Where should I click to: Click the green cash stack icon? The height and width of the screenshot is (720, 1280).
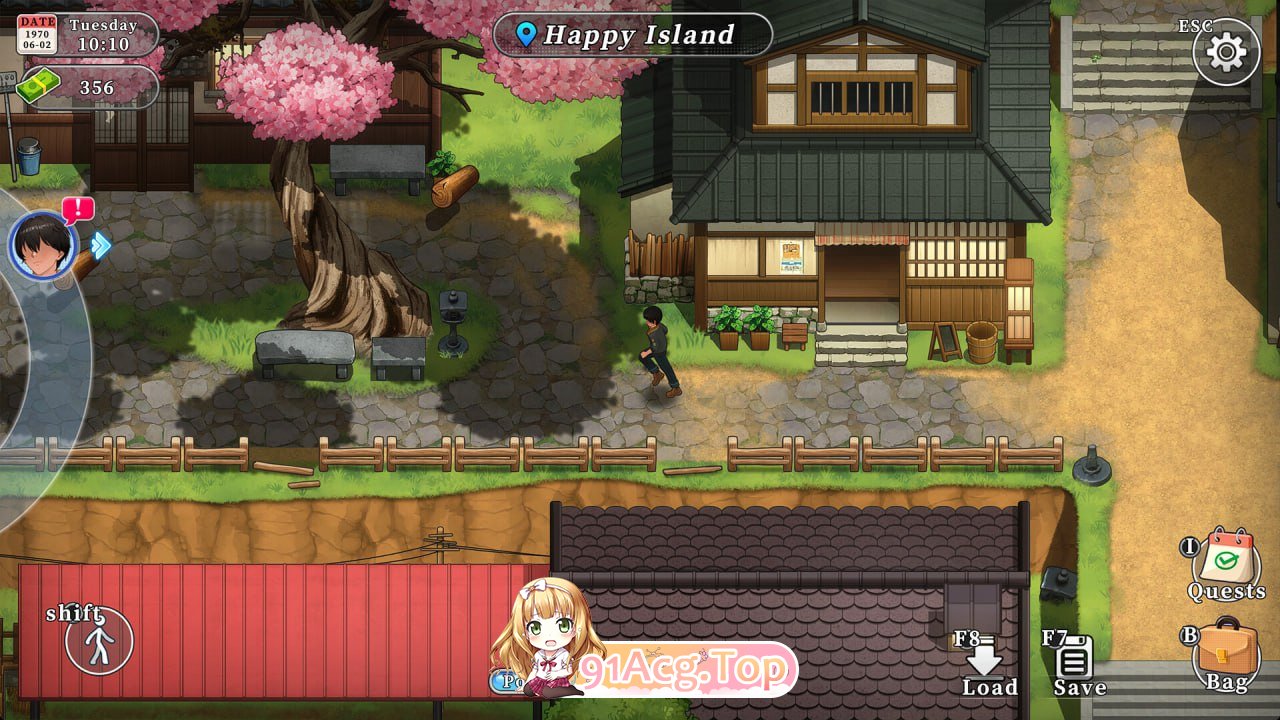38,87
